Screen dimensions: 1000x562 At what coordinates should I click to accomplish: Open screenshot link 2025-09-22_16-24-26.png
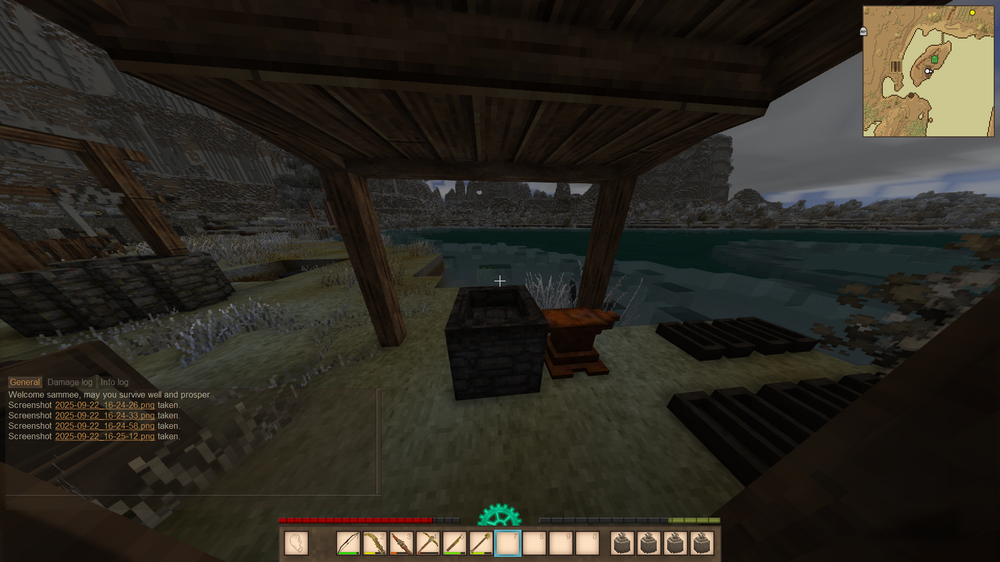105,405
